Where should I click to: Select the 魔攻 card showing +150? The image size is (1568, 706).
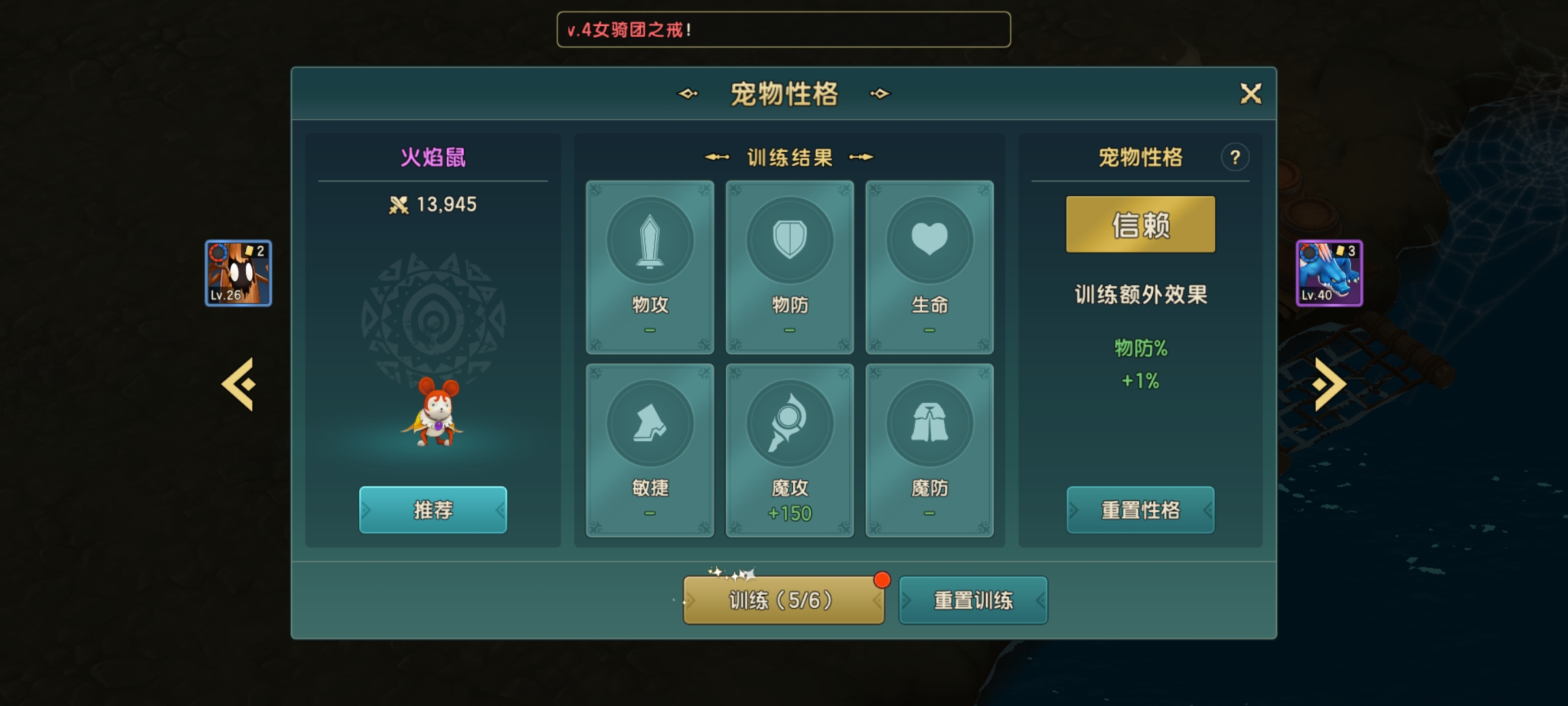coord(789,451)
